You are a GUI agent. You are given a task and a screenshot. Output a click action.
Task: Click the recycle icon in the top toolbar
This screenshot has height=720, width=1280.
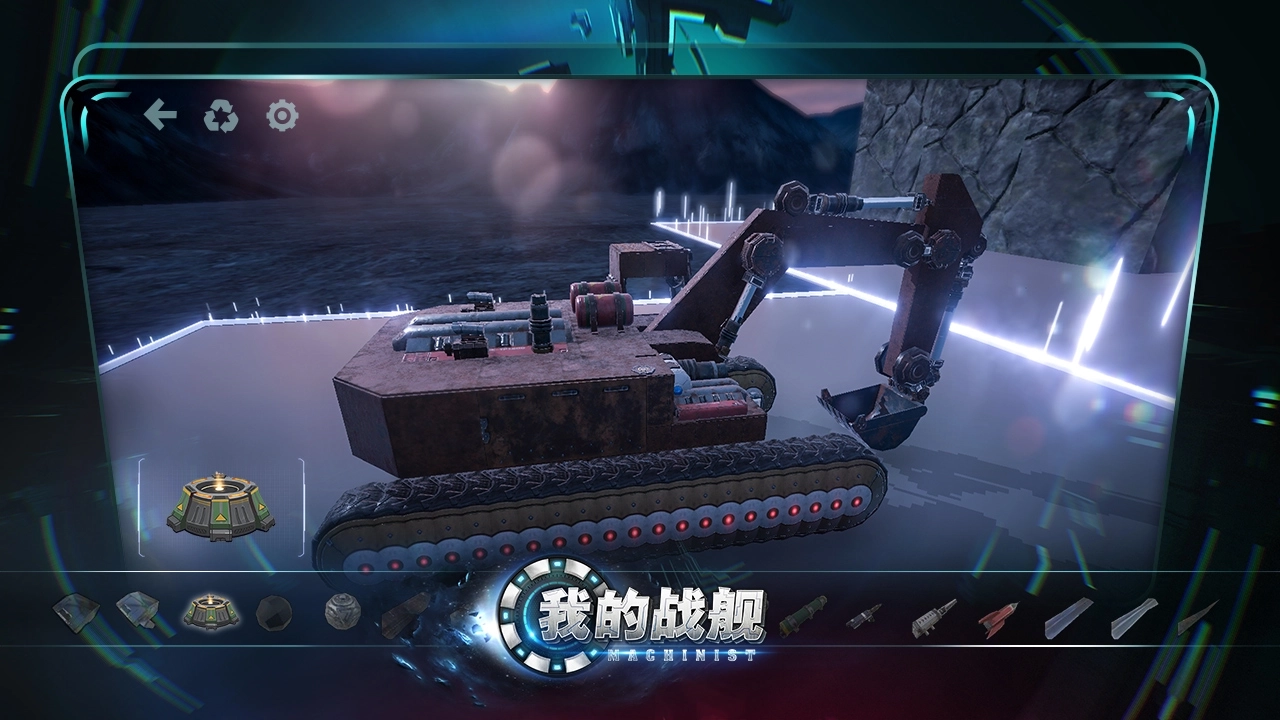tap(220, 114)
